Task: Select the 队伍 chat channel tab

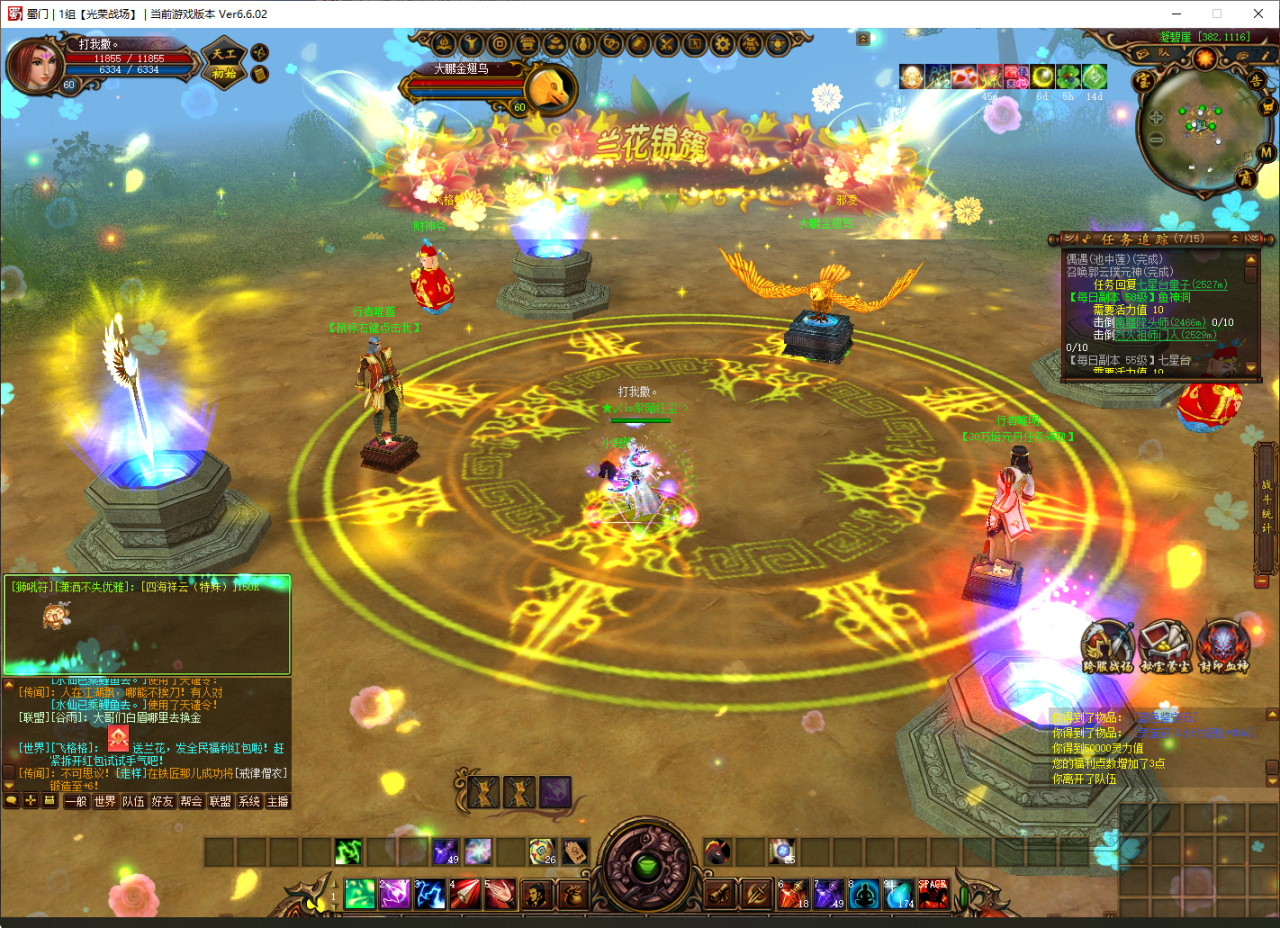Action: [134, 801]
